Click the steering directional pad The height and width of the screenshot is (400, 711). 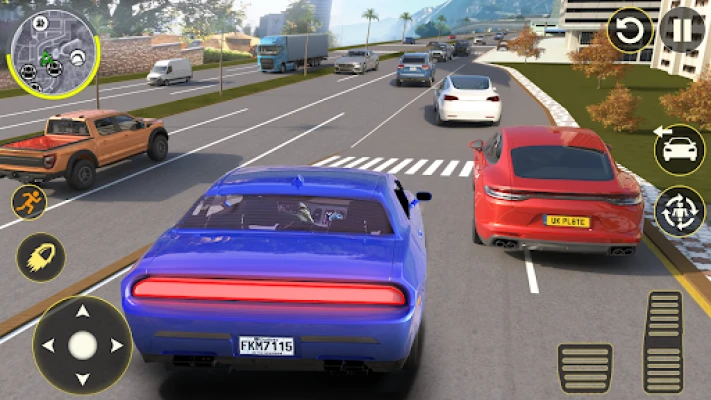pyautogui.click(x=82, y=345)
